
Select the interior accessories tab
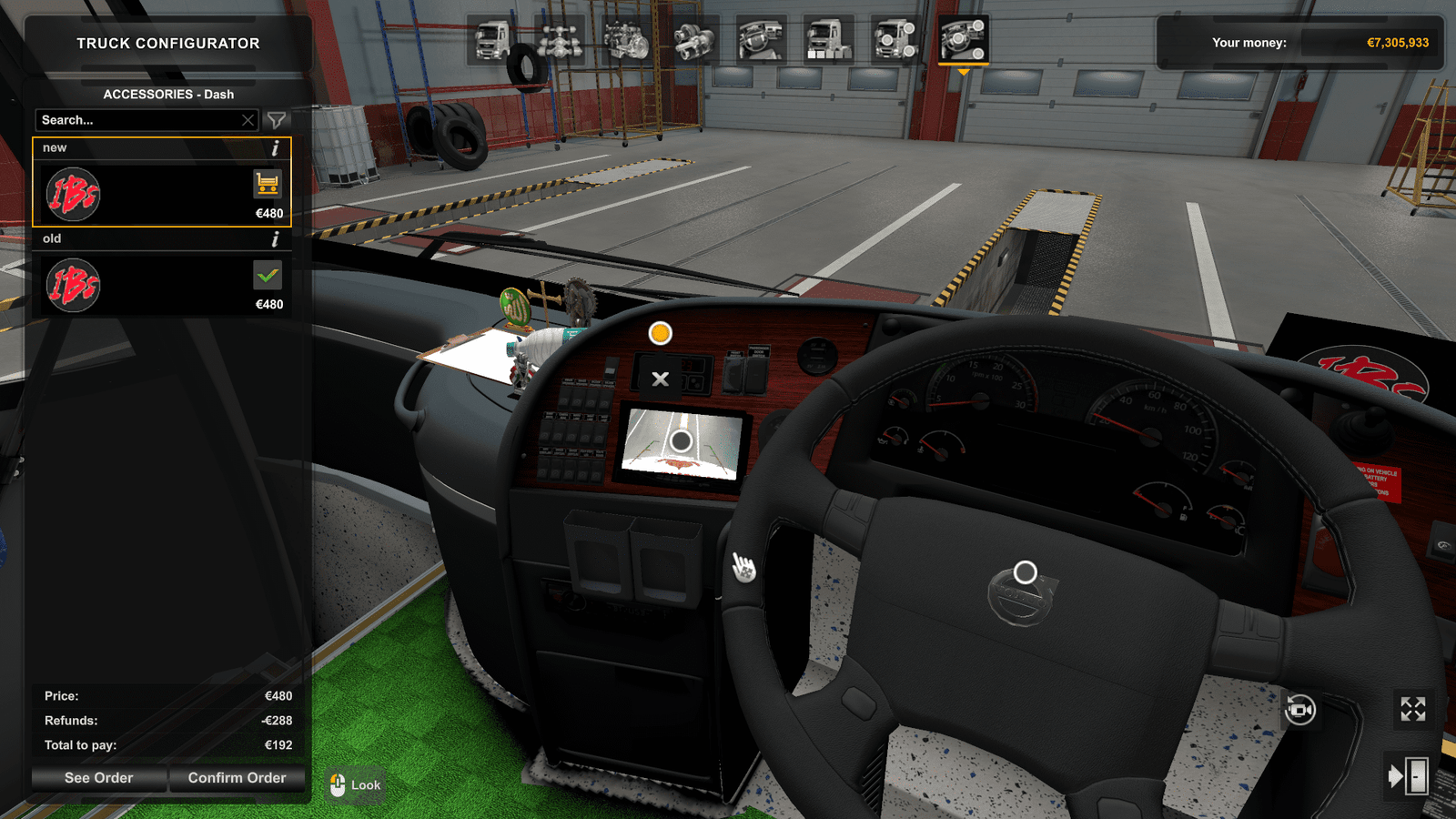click(964, 40)
